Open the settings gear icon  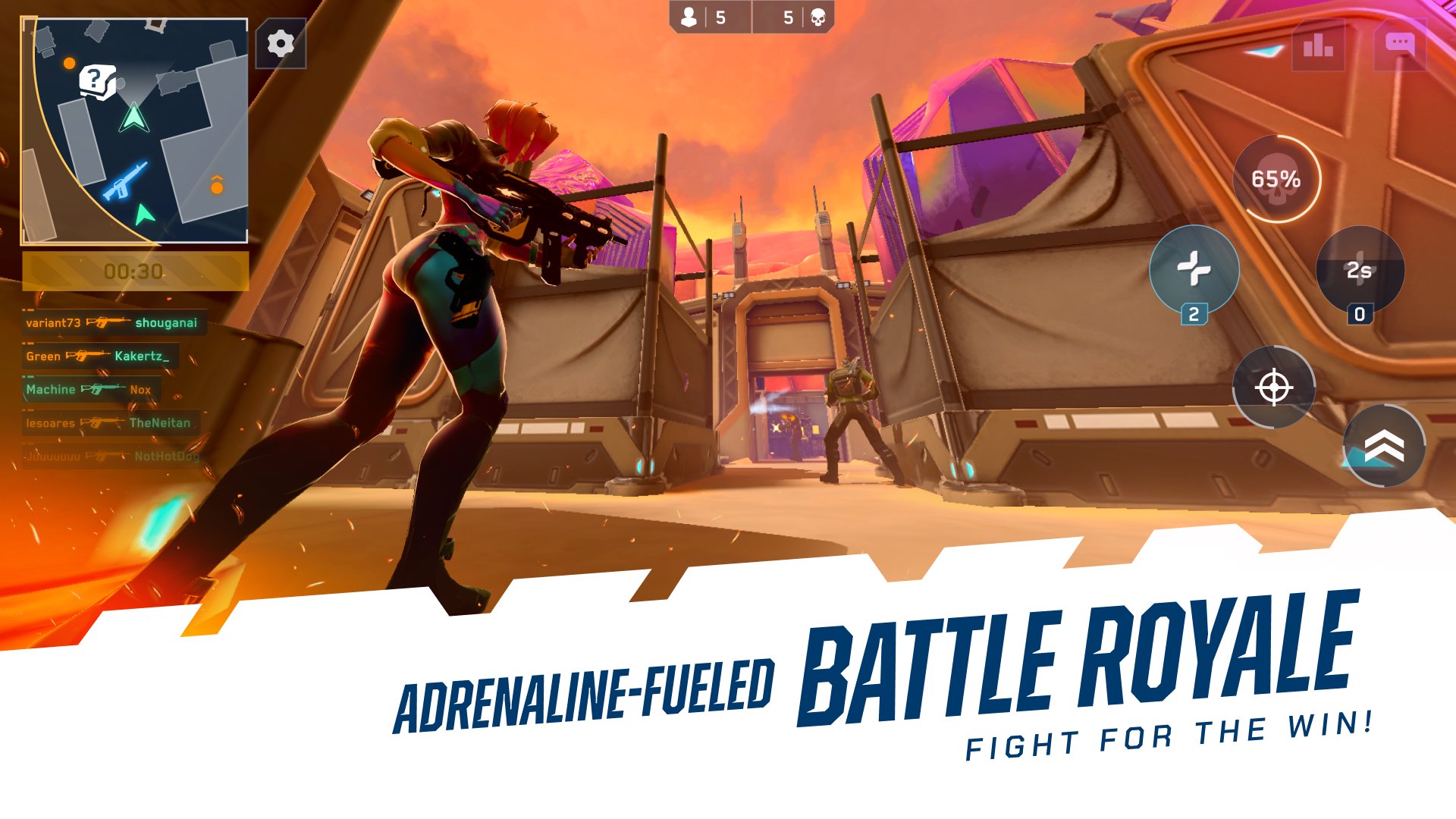281,43
